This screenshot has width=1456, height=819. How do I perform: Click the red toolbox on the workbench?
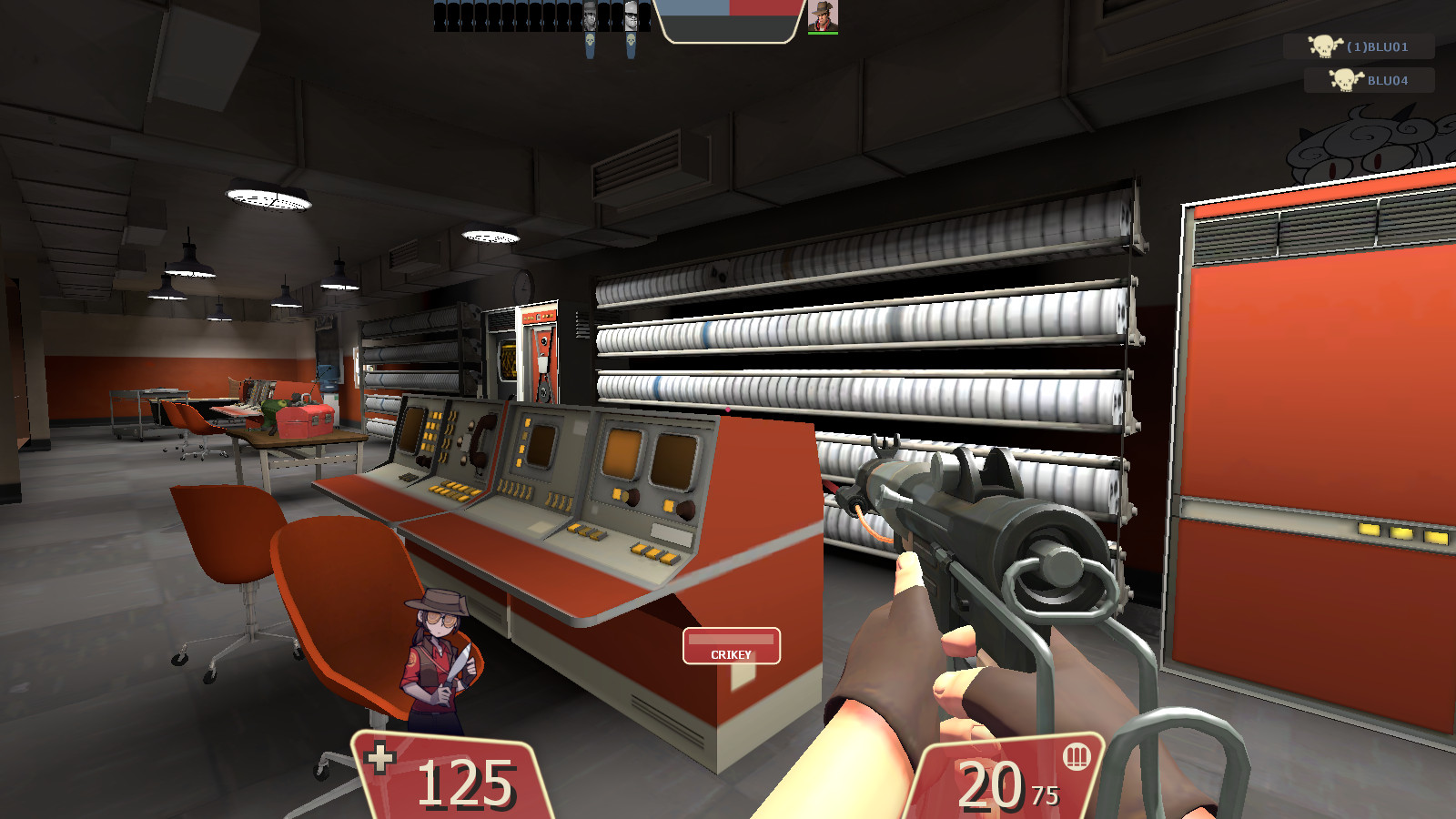tap(305, 421)
